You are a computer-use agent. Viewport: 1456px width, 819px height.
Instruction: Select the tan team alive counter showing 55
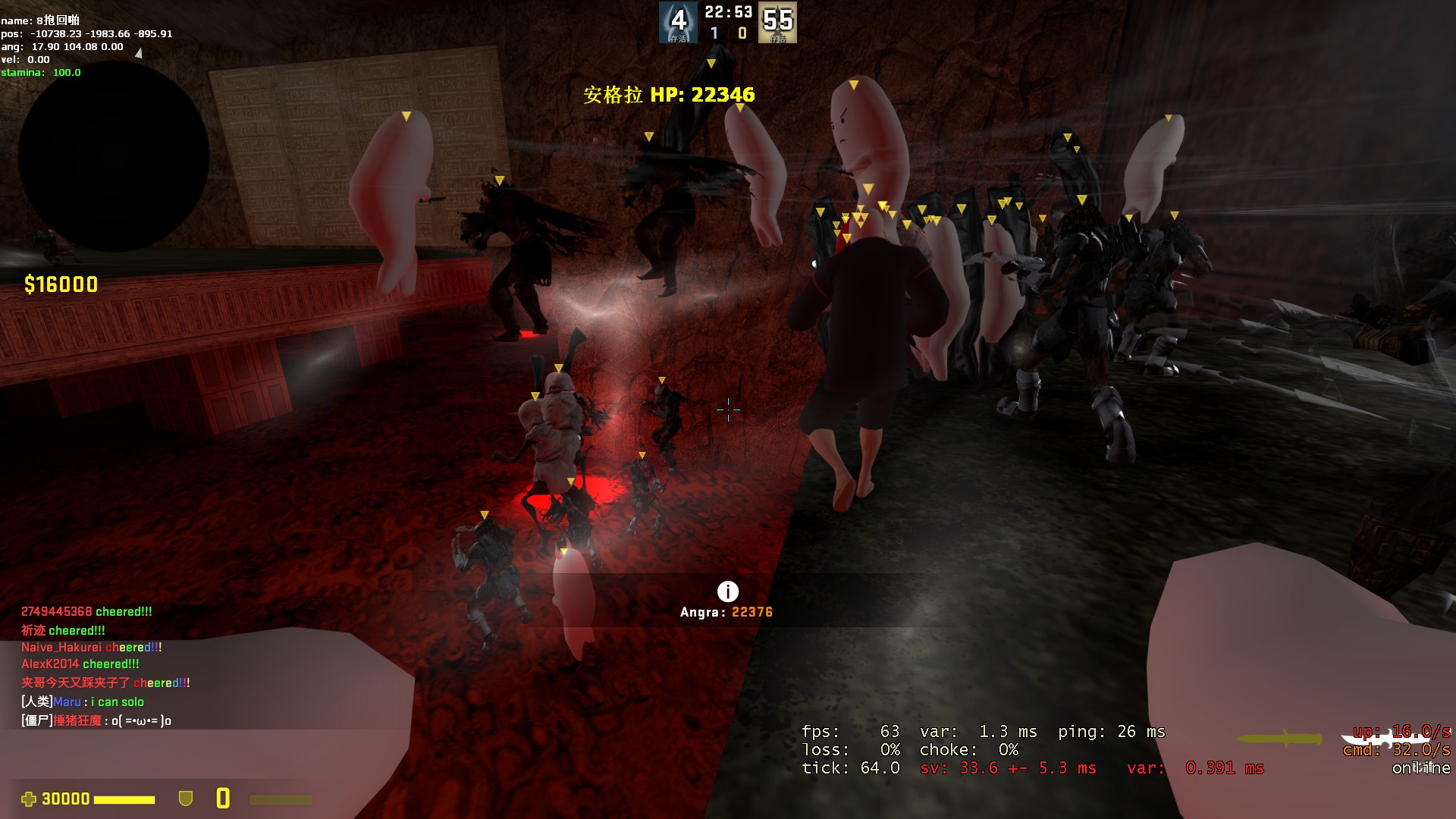coord(777,22)
